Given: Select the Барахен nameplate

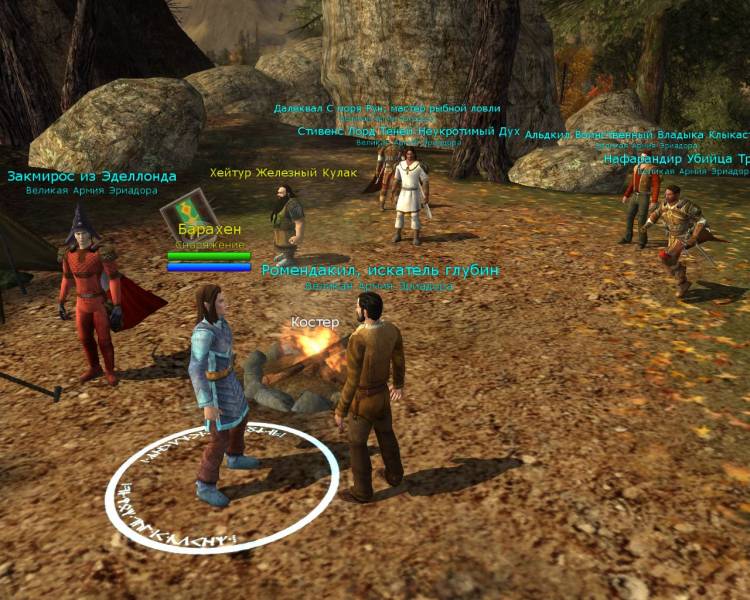Looking at the screenshot, I should coord(210,230).
